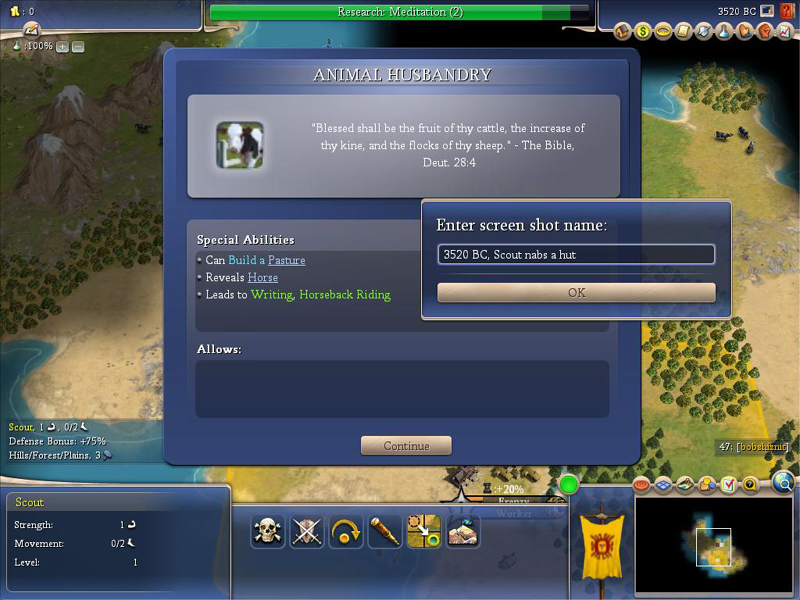Confirm the screenshot name with OK
This screenshot has width=800, height=600.
pyautogui.click(x=576, y=293)
